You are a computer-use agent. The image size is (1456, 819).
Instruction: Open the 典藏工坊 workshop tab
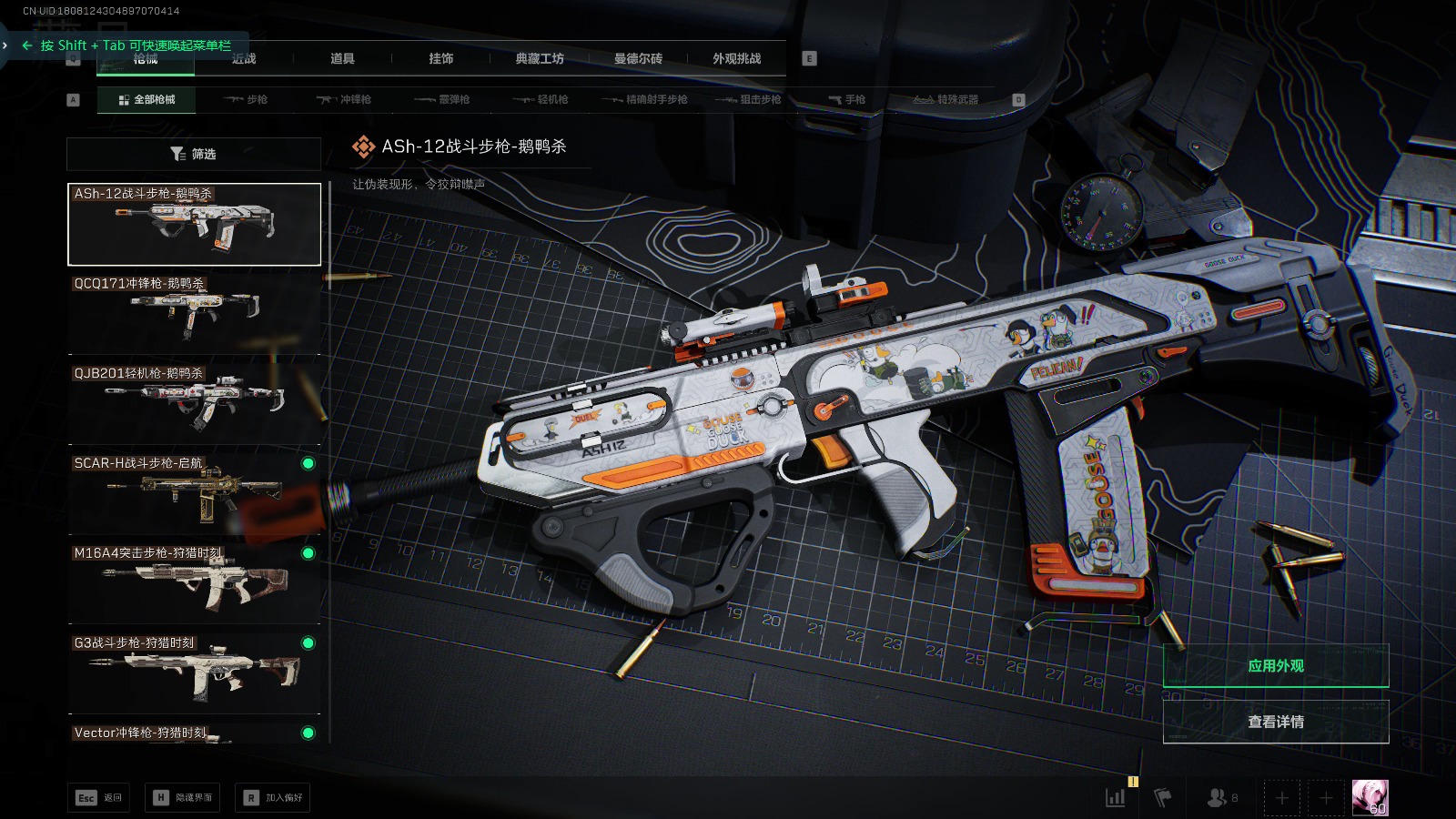540,59
